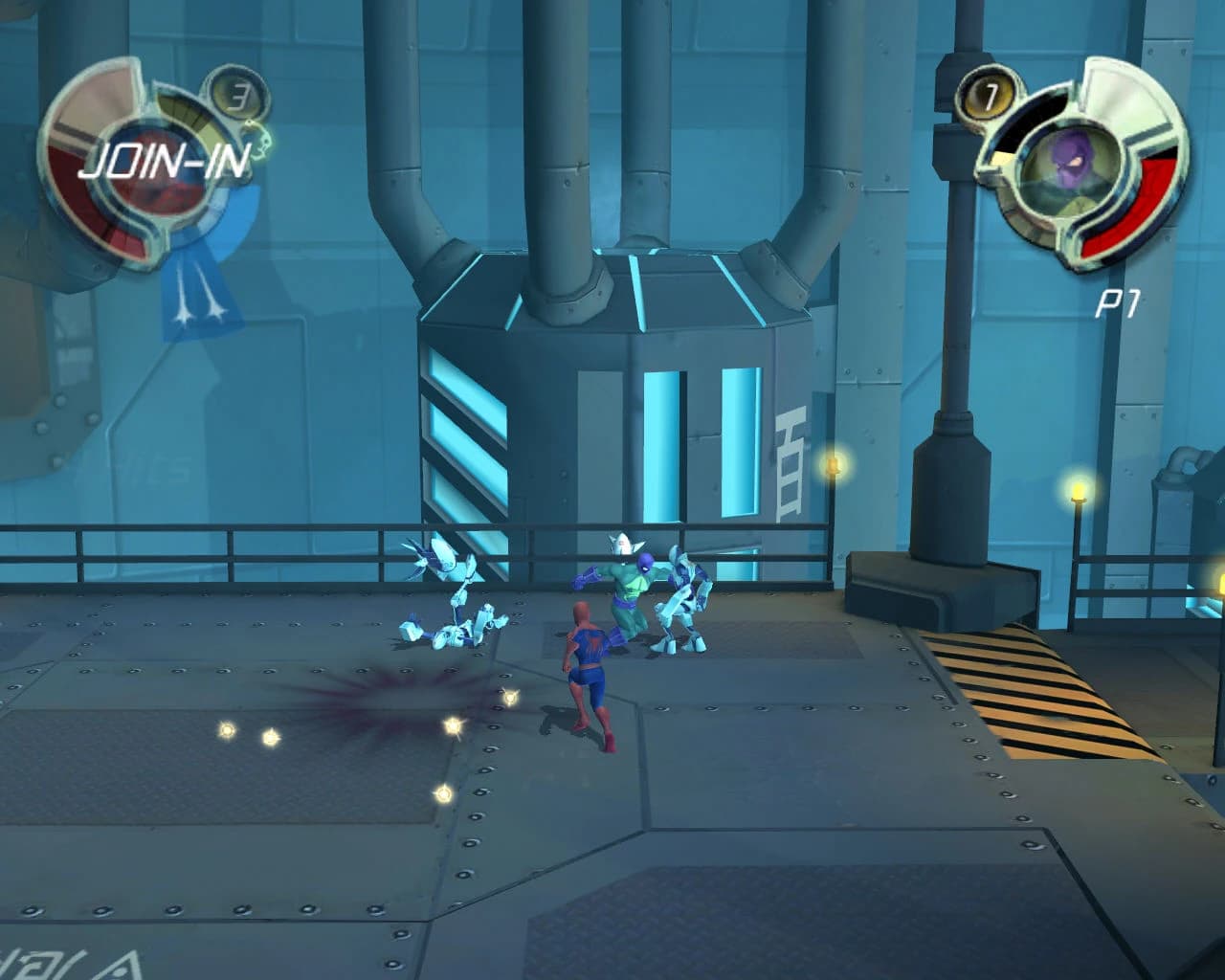Screen dimensions: 1225x980
Task: Click the leftmost golden coin pickup
Action: point(228,730)
